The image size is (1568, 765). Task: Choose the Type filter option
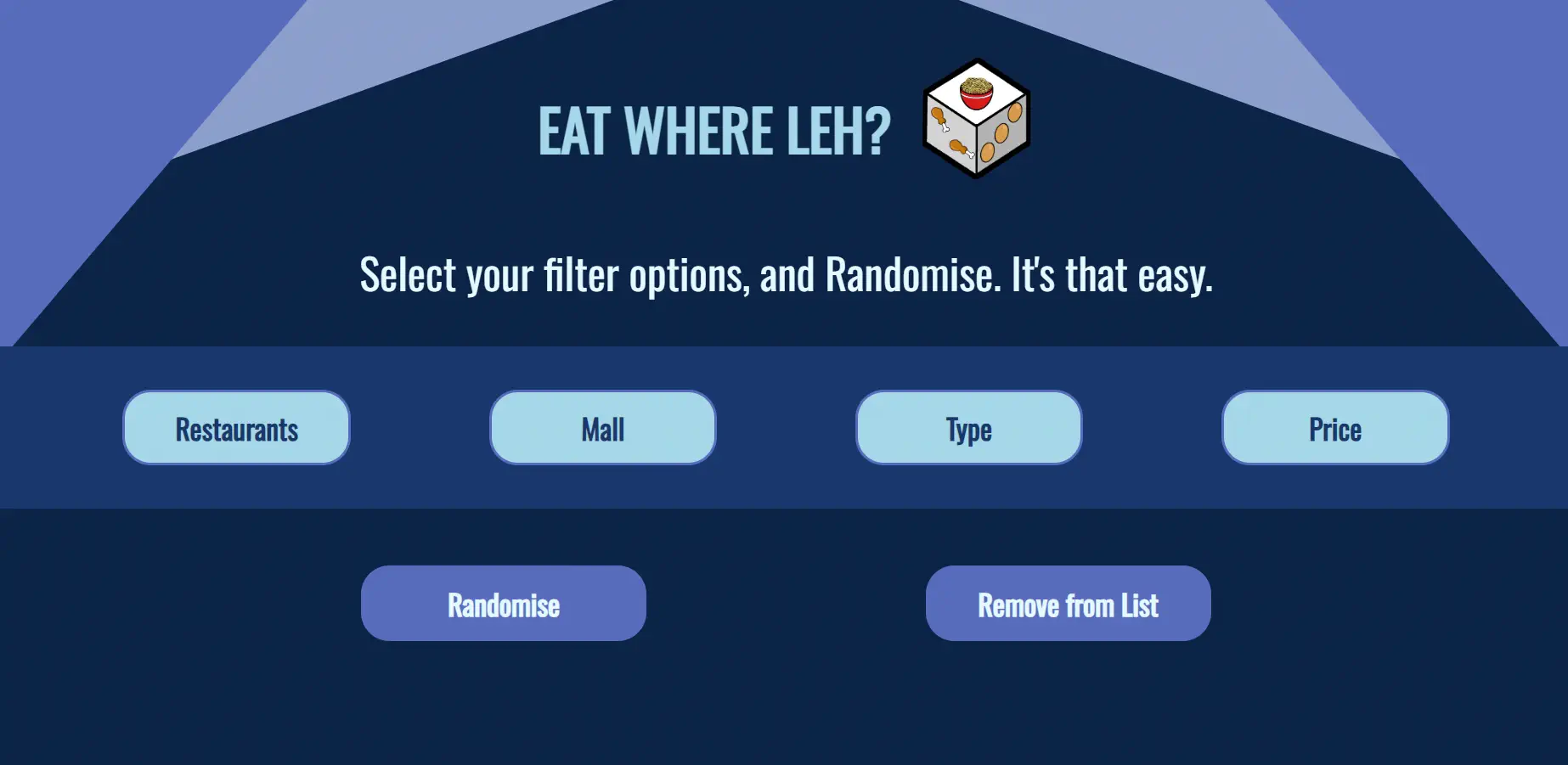click(968, 428)
